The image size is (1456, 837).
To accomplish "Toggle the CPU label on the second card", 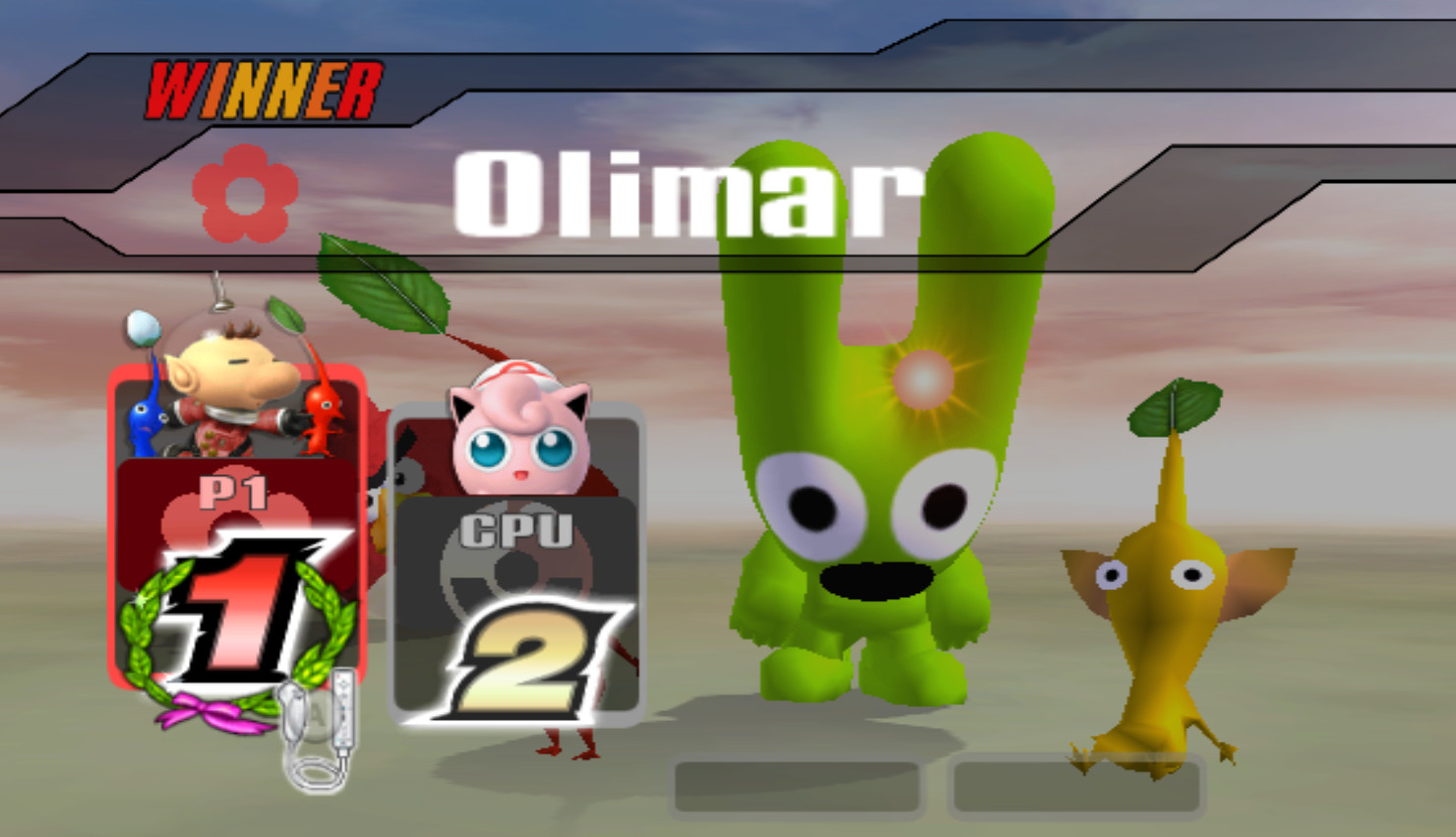I will [516, 528].
